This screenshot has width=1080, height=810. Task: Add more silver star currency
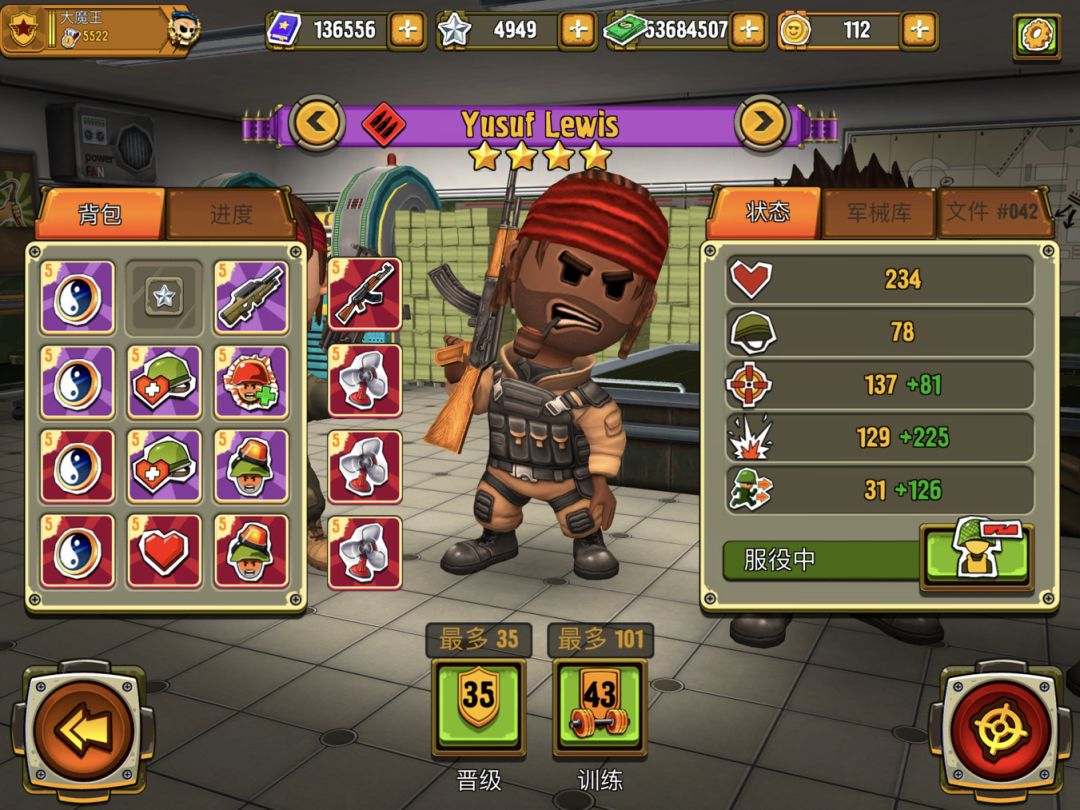577,30
